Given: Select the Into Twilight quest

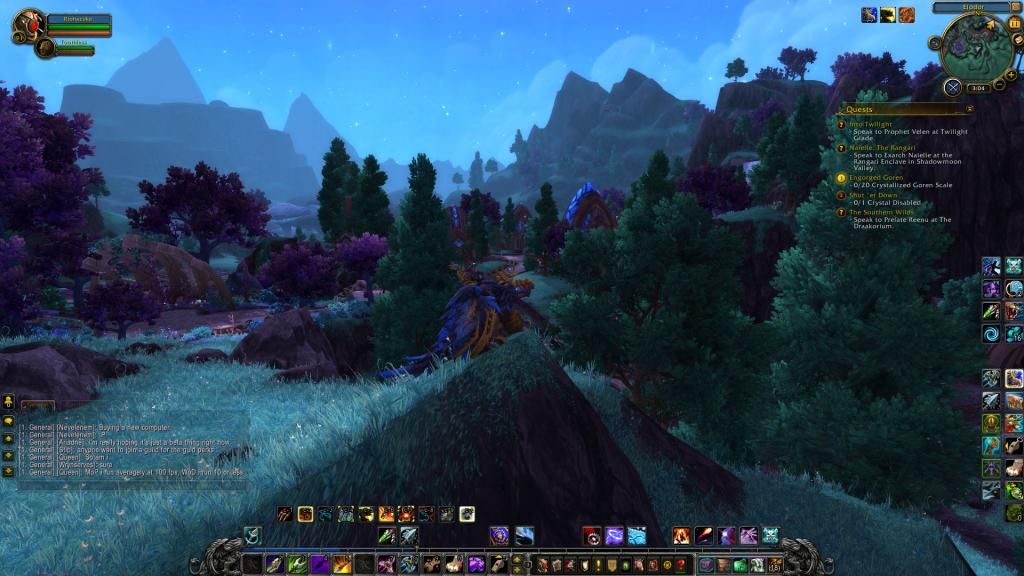Looking at the screenshot, I should [869, 123].
